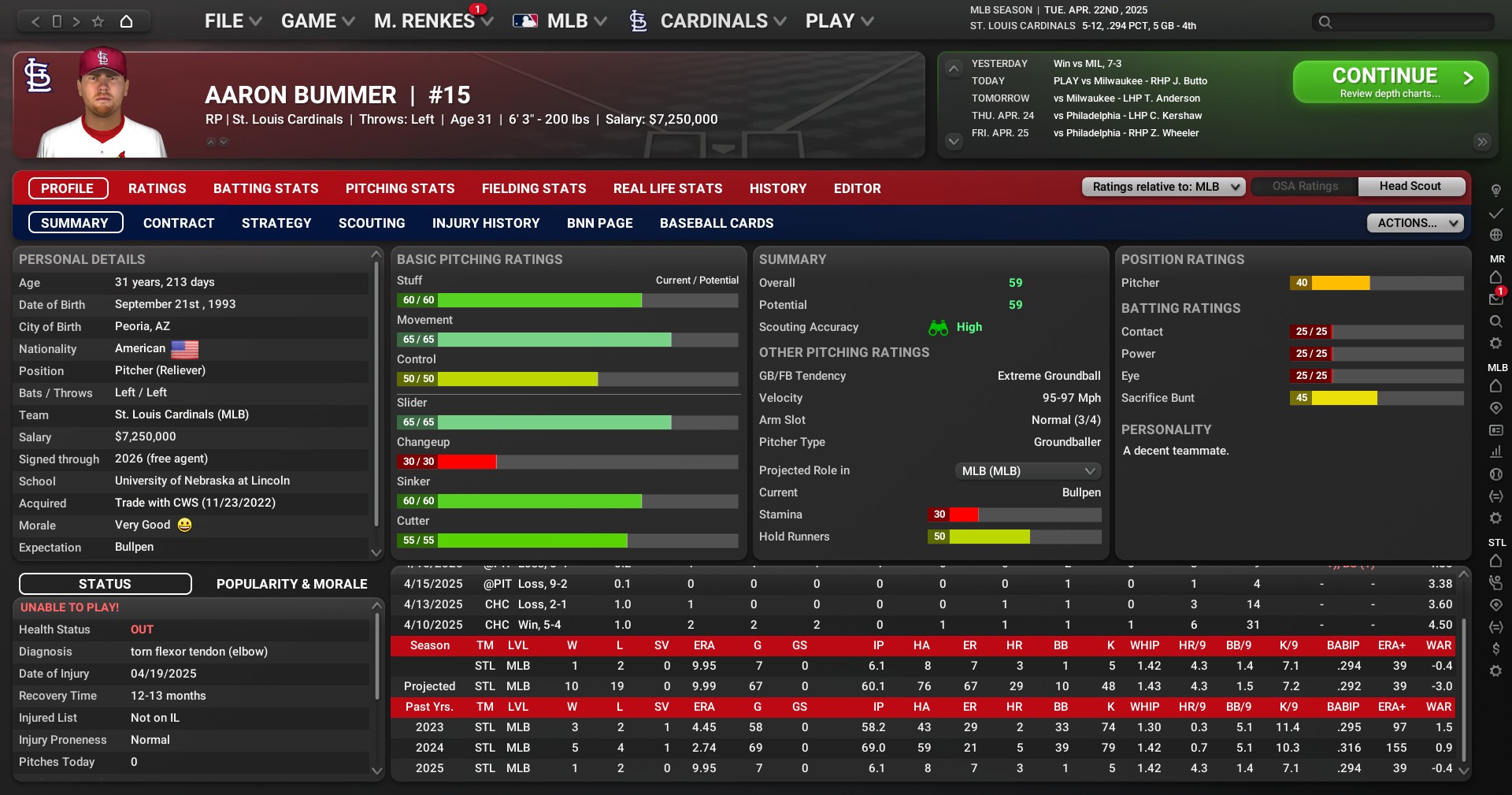Switch to the Ratings tab

(x=157, y=188)
